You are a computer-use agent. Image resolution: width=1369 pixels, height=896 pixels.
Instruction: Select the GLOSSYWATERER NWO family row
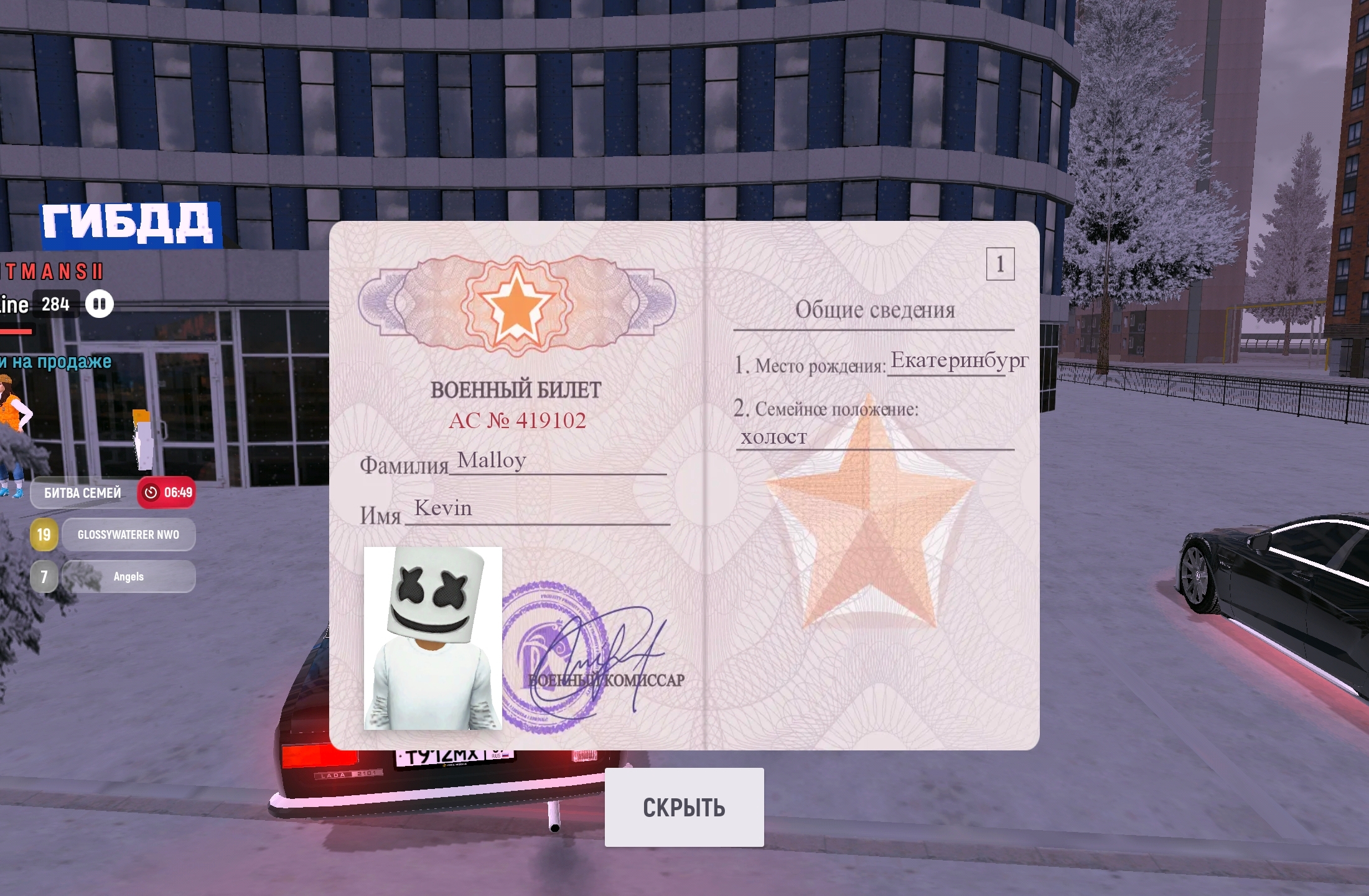[x=128, y=534]
